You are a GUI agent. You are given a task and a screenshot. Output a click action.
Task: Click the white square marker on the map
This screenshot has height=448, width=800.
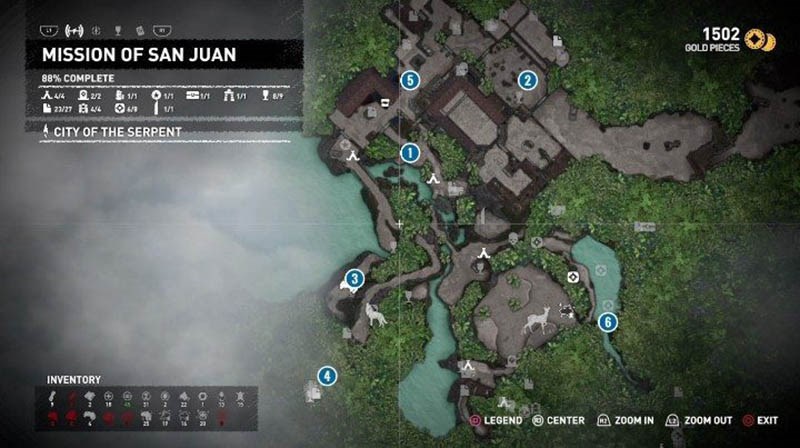[382, 101]
